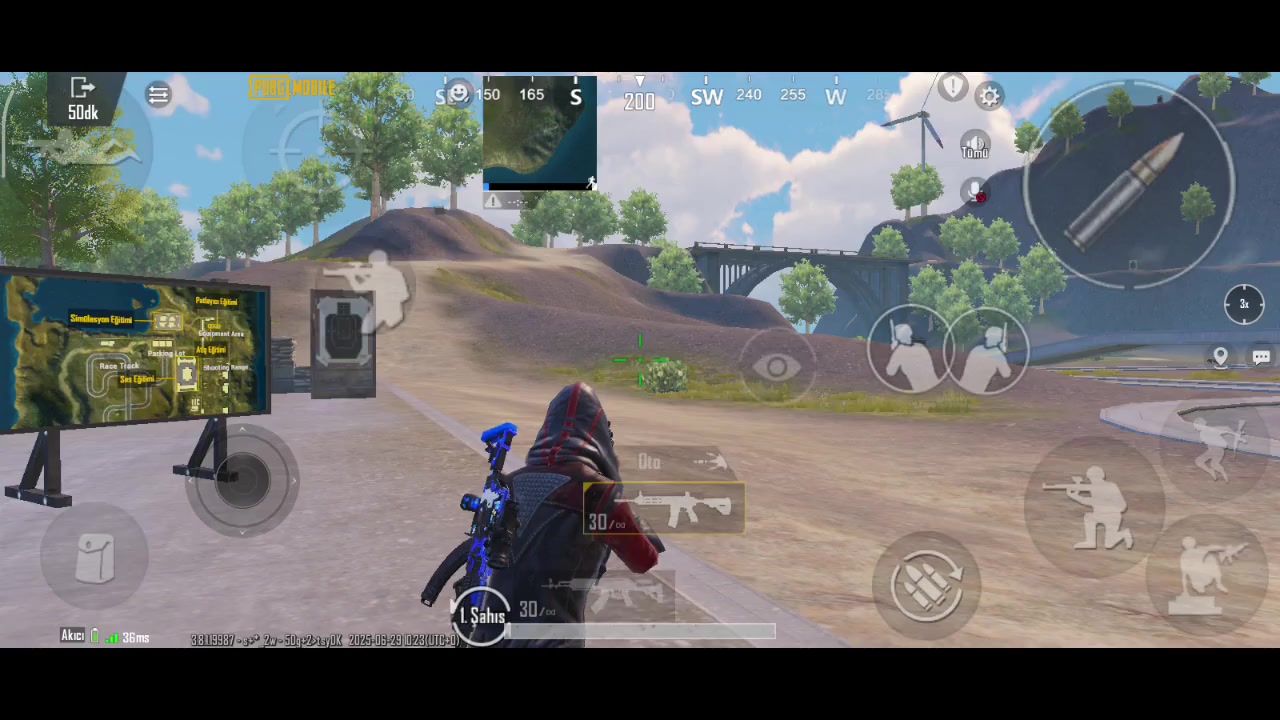Toggle '1. Şahıs' first-person view
This screenshot has width=1280, height=720.
[x=483, y=616]
